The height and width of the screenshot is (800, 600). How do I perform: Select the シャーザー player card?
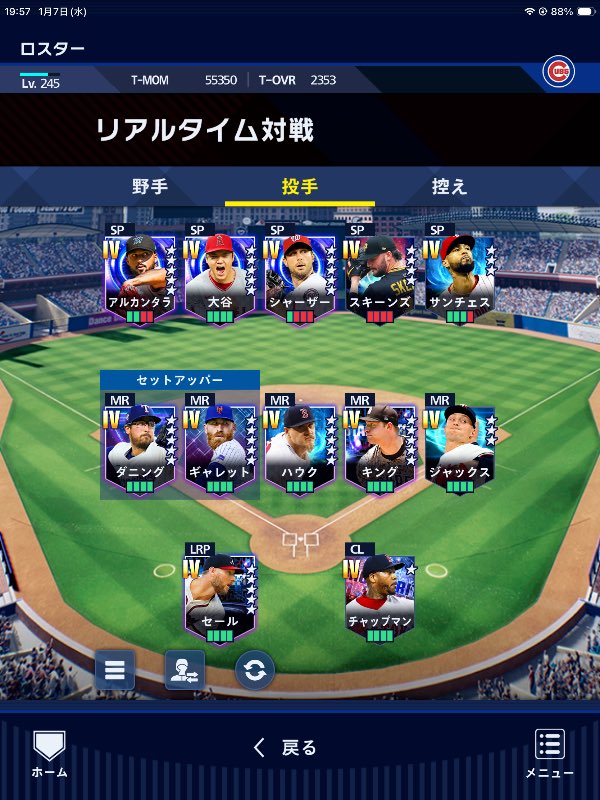coord(299,277)
